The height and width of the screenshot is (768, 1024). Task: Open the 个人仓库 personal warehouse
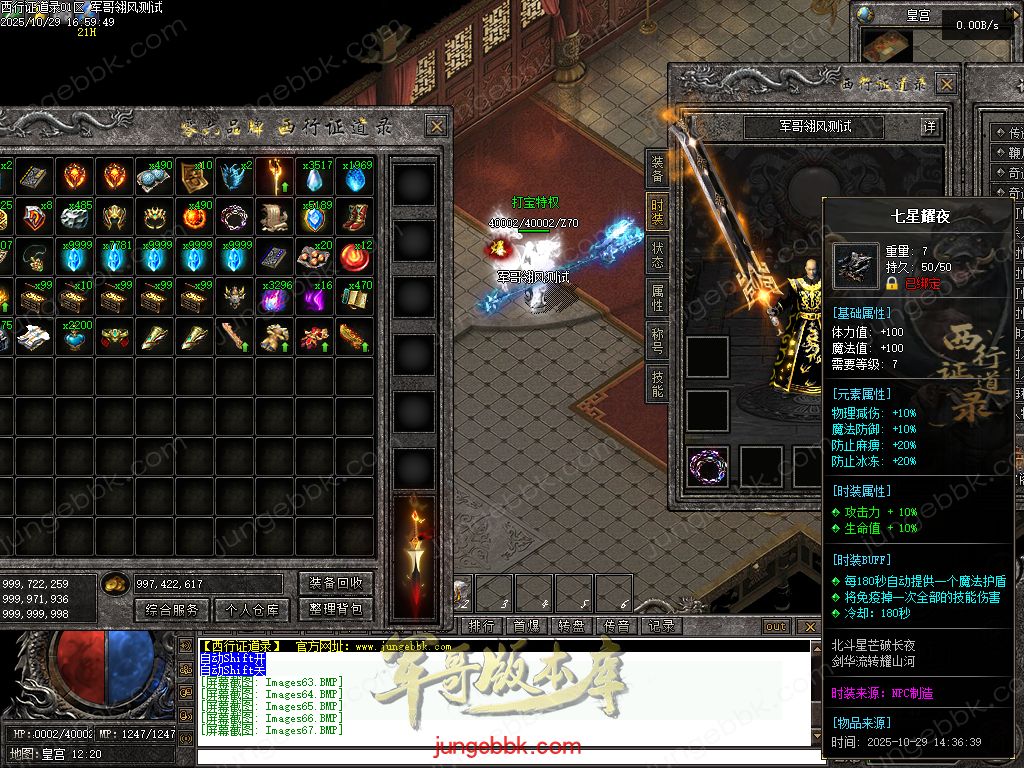pyautogui.click(x=251, y=609)
